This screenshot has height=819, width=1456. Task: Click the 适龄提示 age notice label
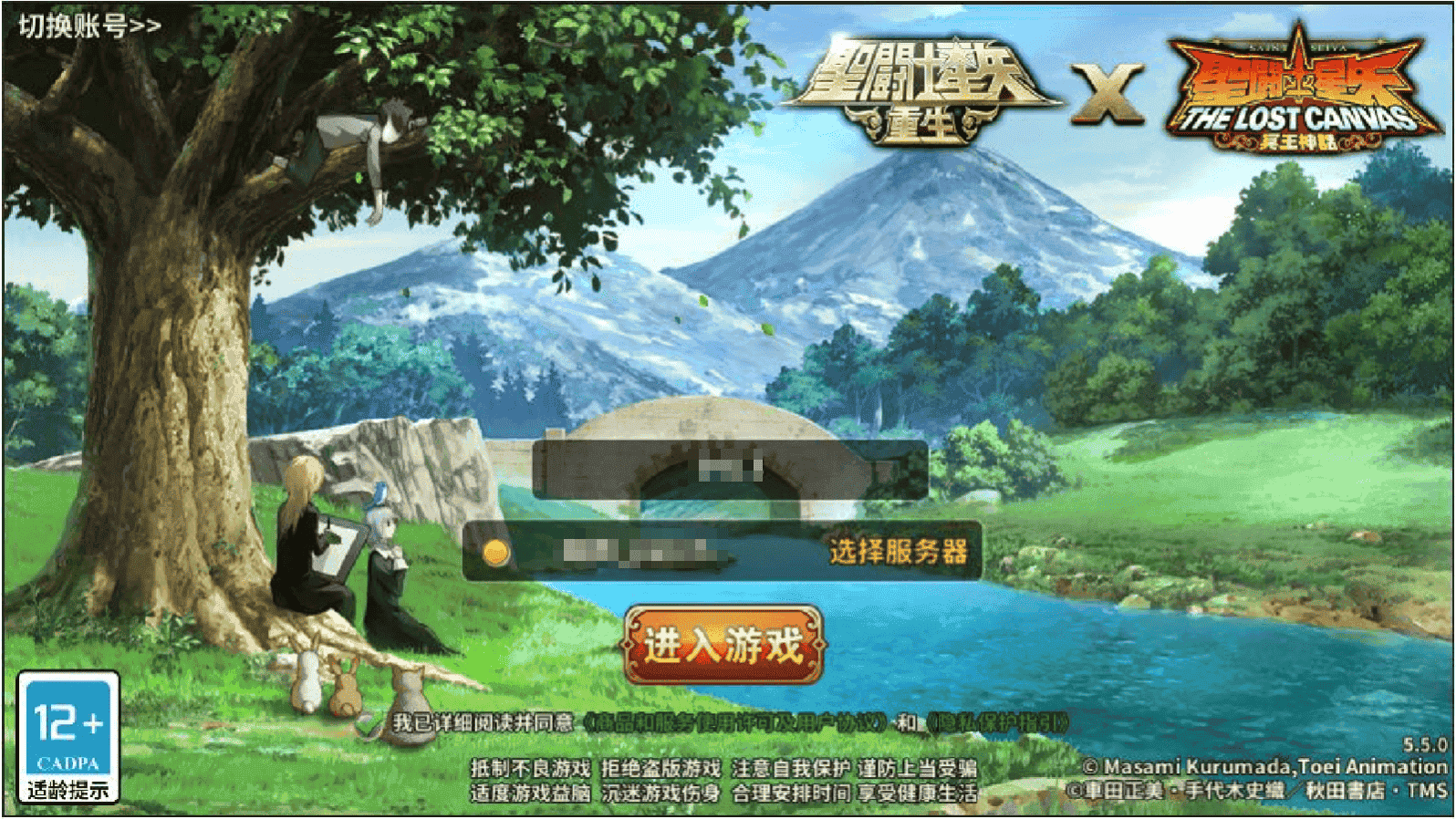pos(68,791)
